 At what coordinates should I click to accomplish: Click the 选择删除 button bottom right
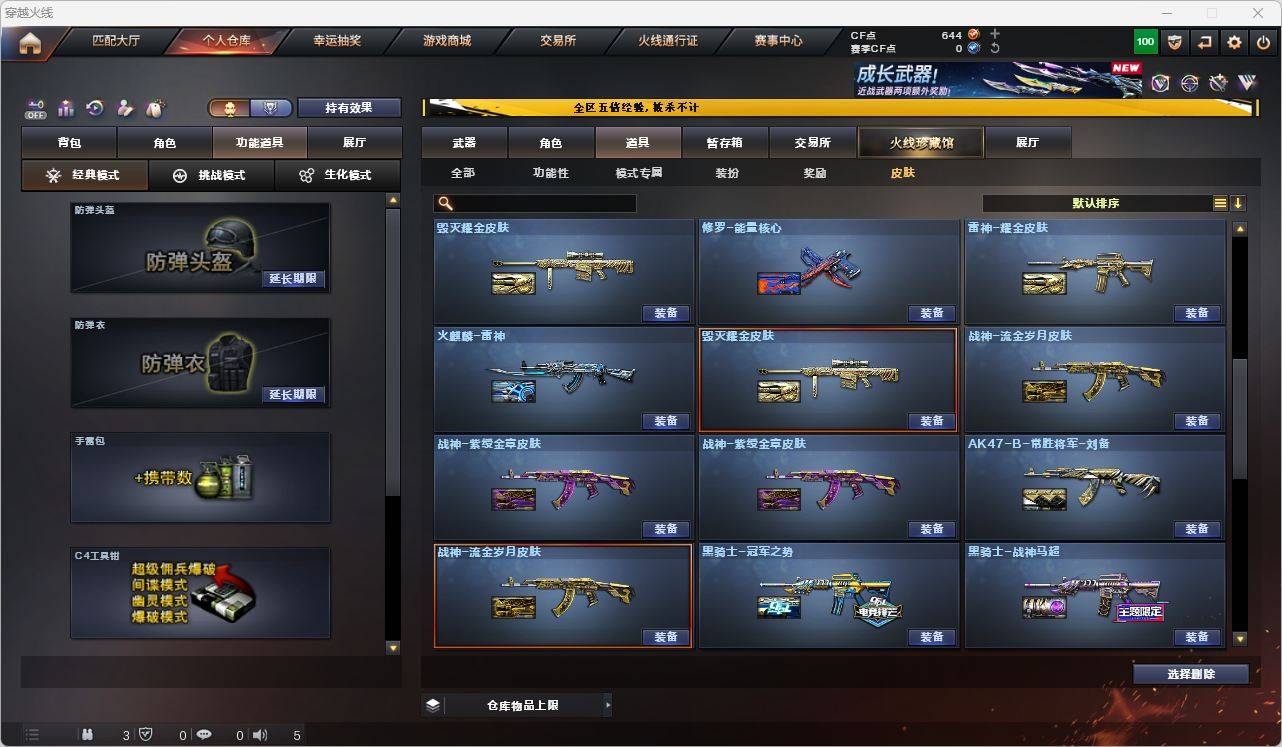pos(1191,674)
